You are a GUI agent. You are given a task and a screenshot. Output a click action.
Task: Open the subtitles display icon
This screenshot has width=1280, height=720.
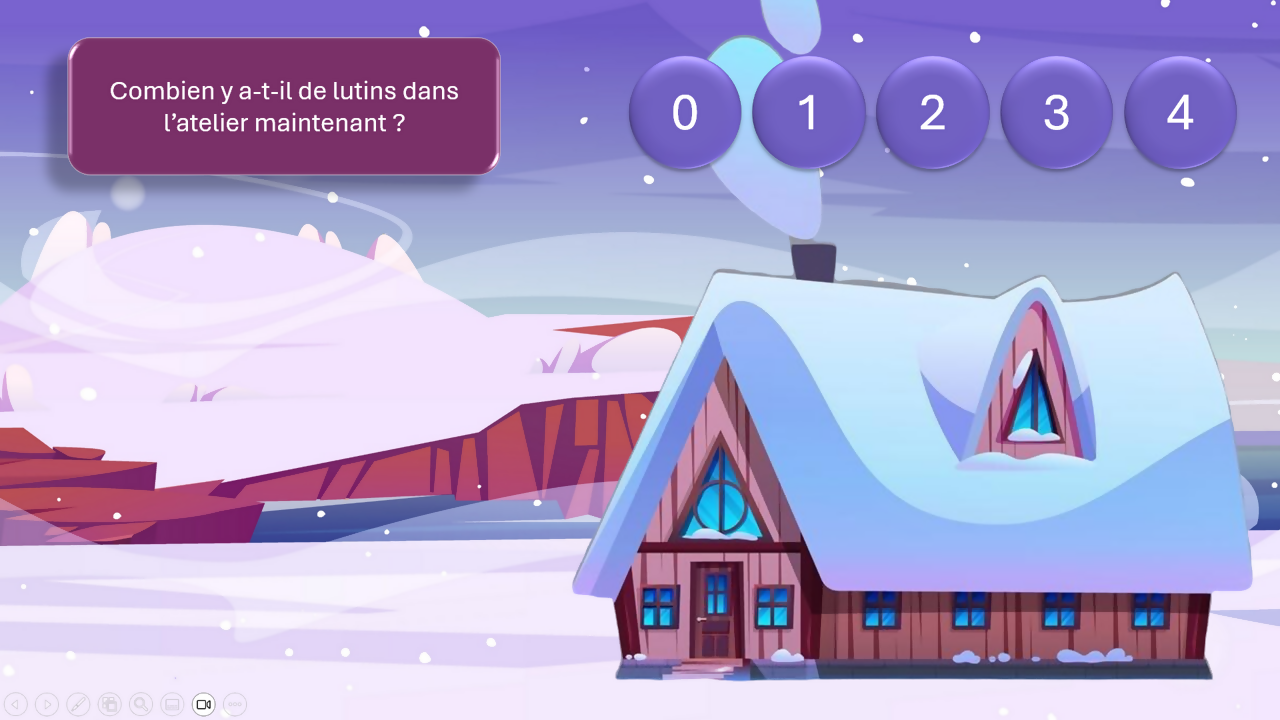[171, 704]
